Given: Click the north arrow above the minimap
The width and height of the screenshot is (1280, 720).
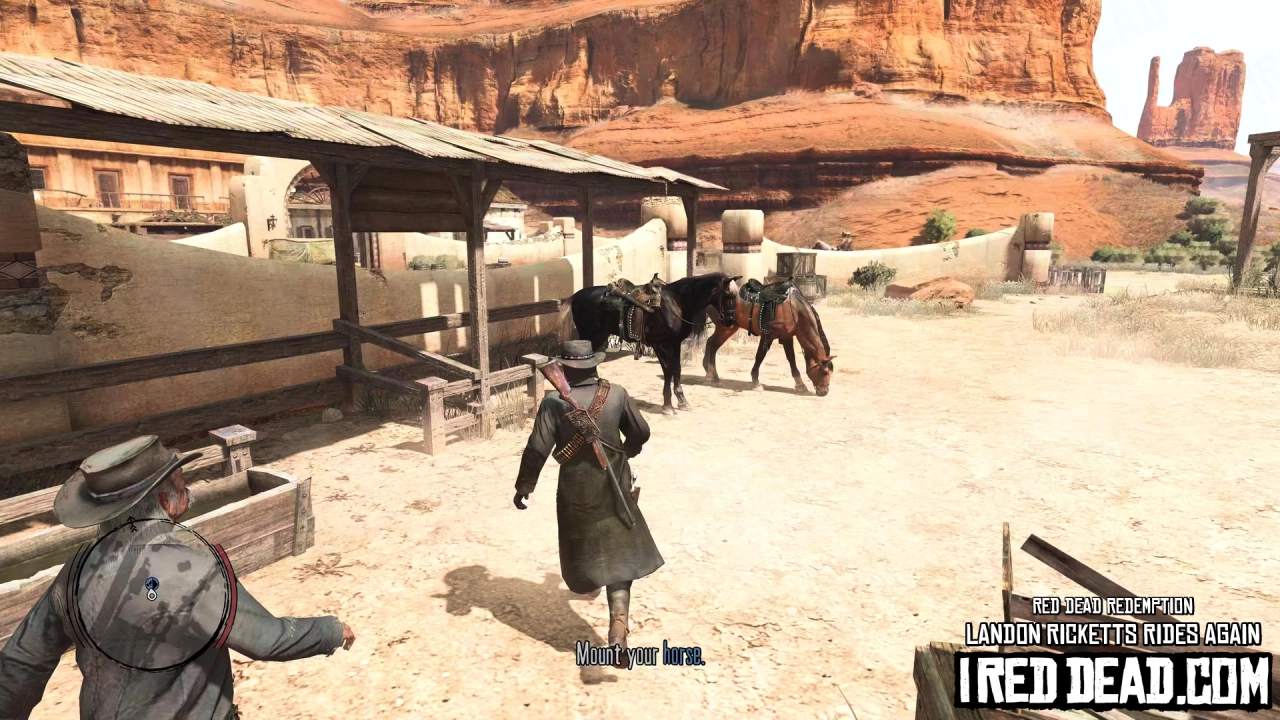Looking at the screenshot, I should (130, 522).
